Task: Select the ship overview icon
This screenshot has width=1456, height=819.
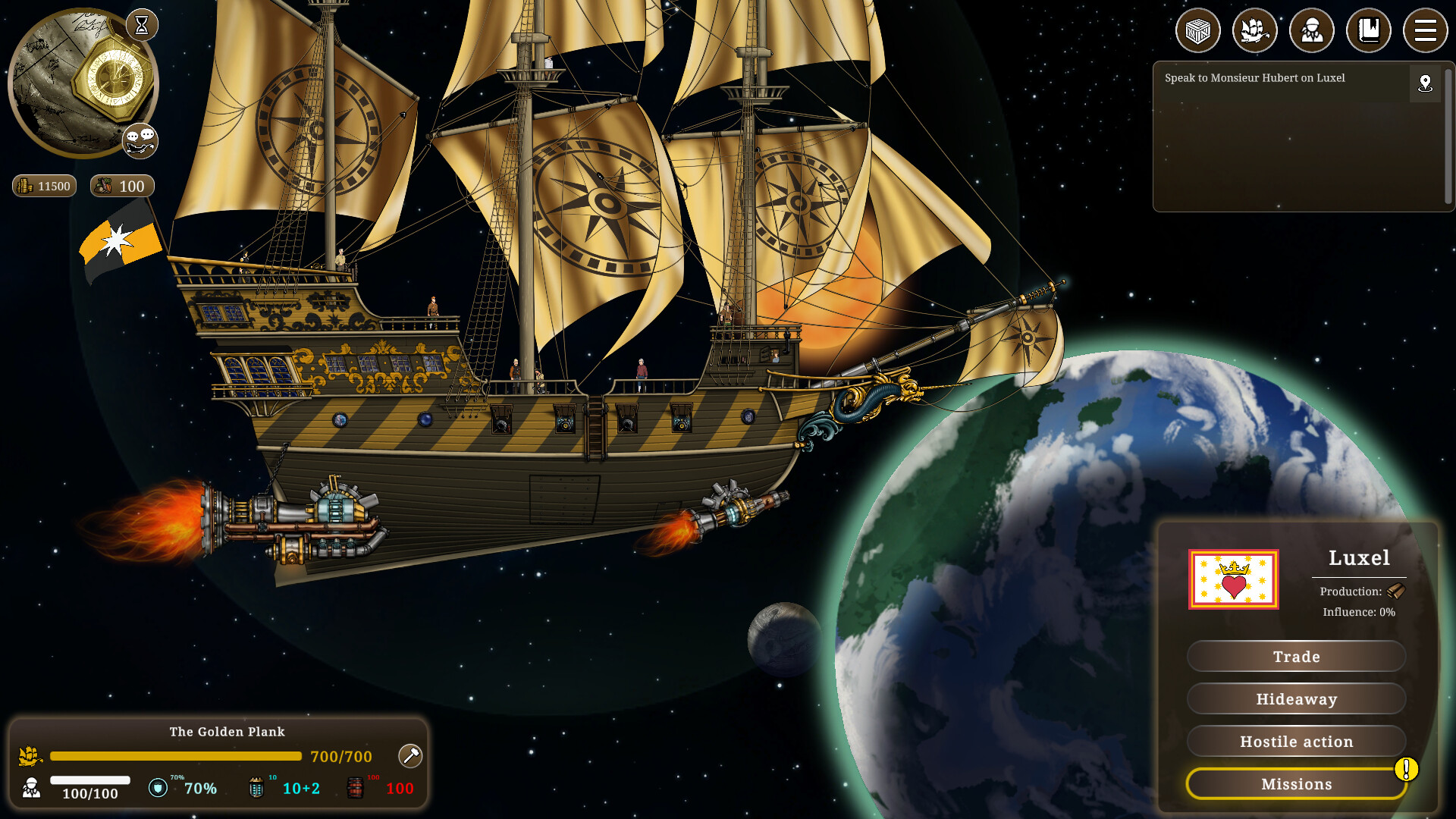Action: (x=1255, y=30)
